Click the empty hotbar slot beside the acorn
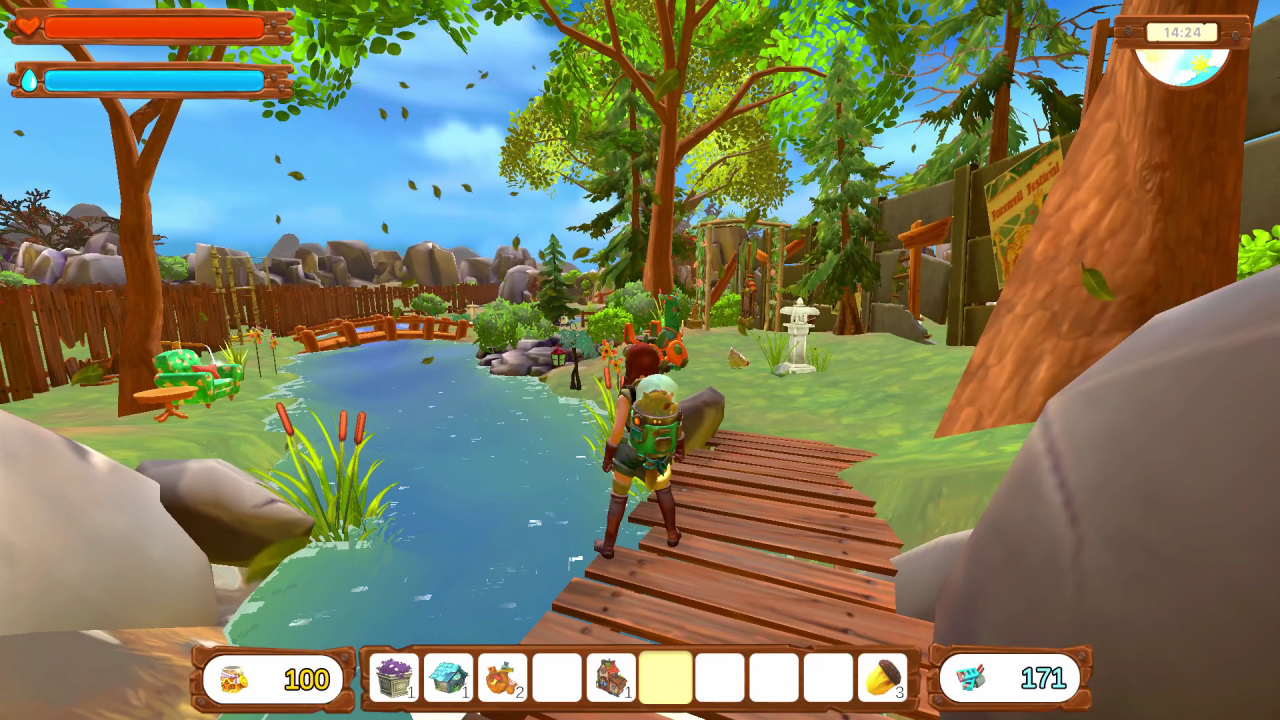 [x=828, y=678]
